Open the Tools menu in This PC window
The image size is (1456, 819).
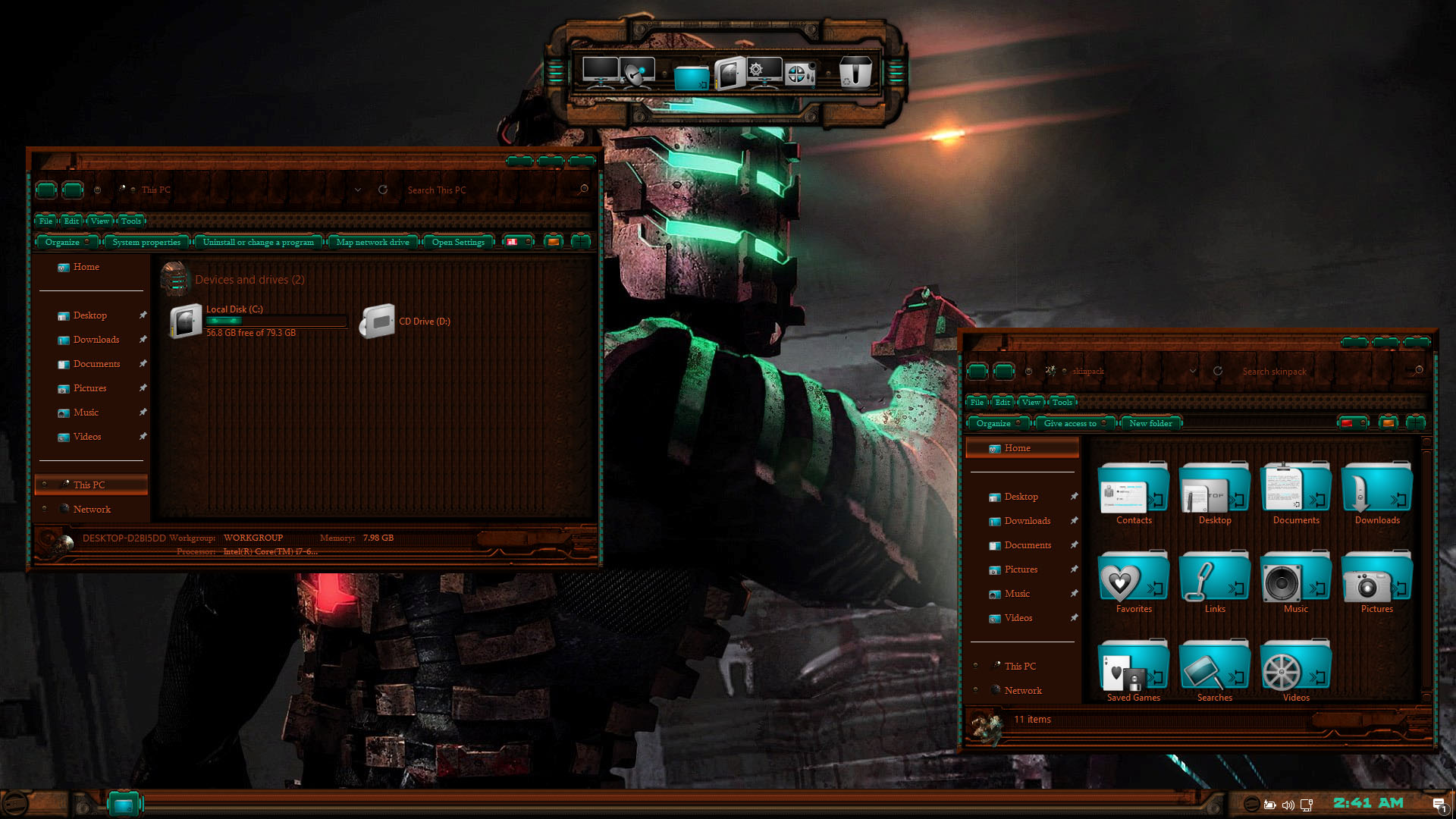tap(130, 221)
